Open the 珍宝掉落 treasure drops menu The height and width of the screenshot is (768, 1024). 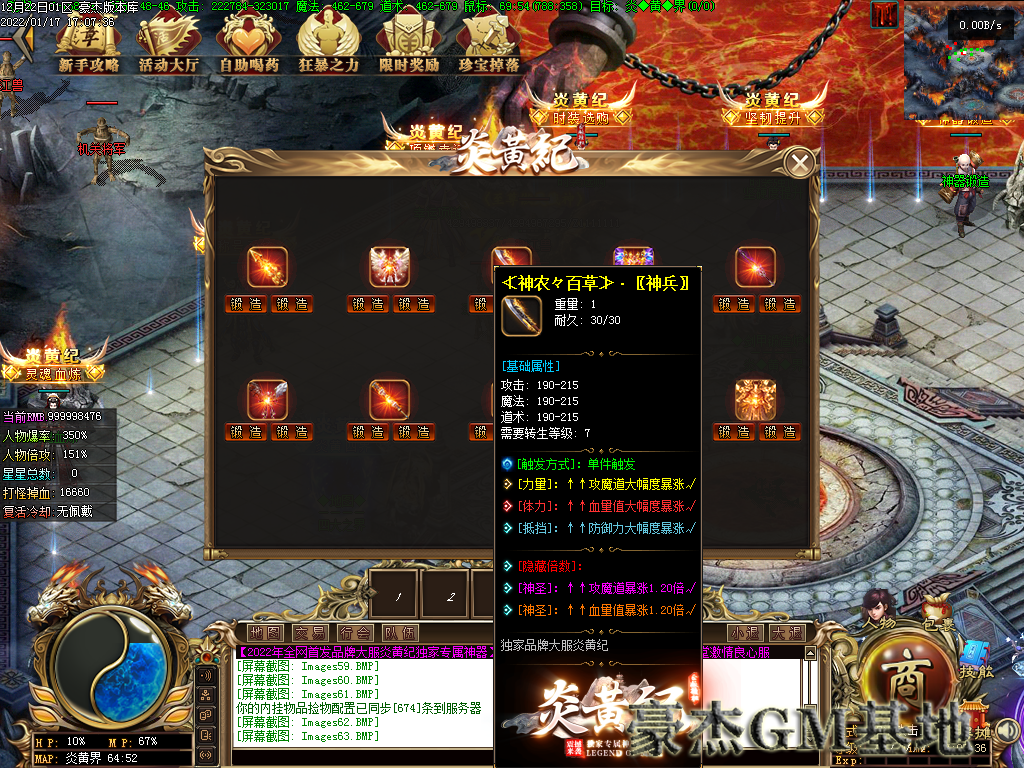click(x=489, y=46)
